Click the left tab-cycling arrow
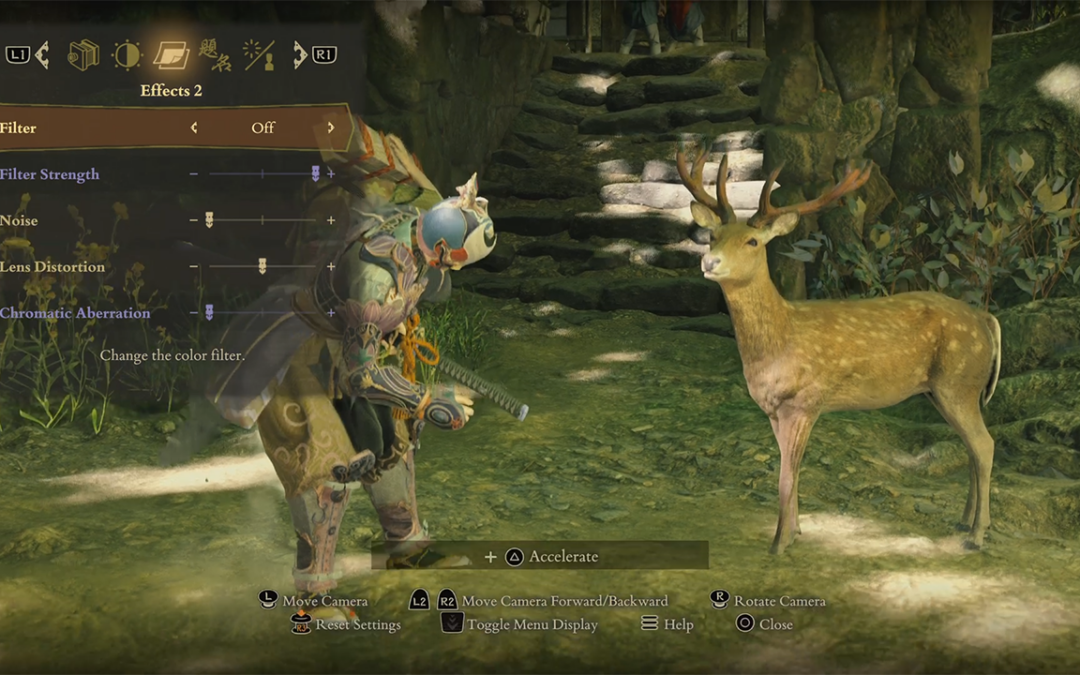 point(42,55)
